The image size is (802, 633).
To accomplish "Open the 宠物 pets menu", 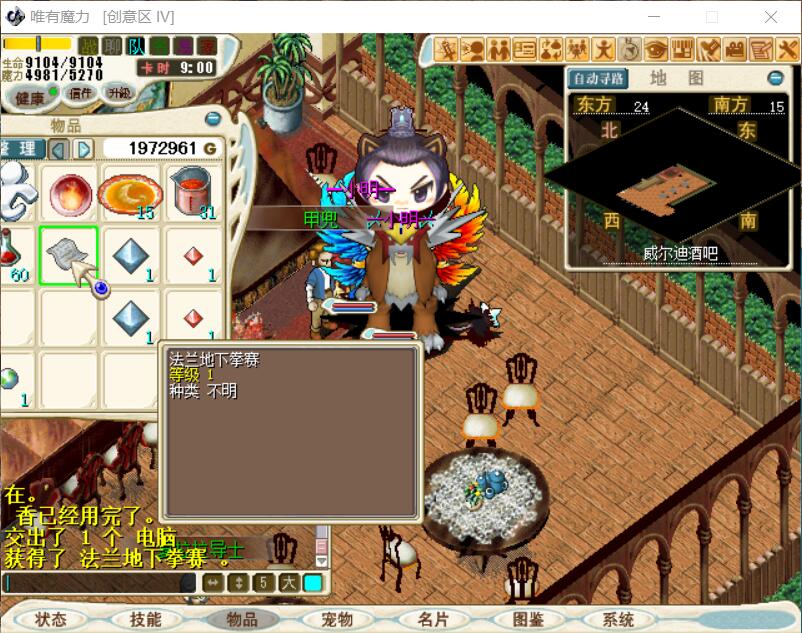I will click(337, 619).
